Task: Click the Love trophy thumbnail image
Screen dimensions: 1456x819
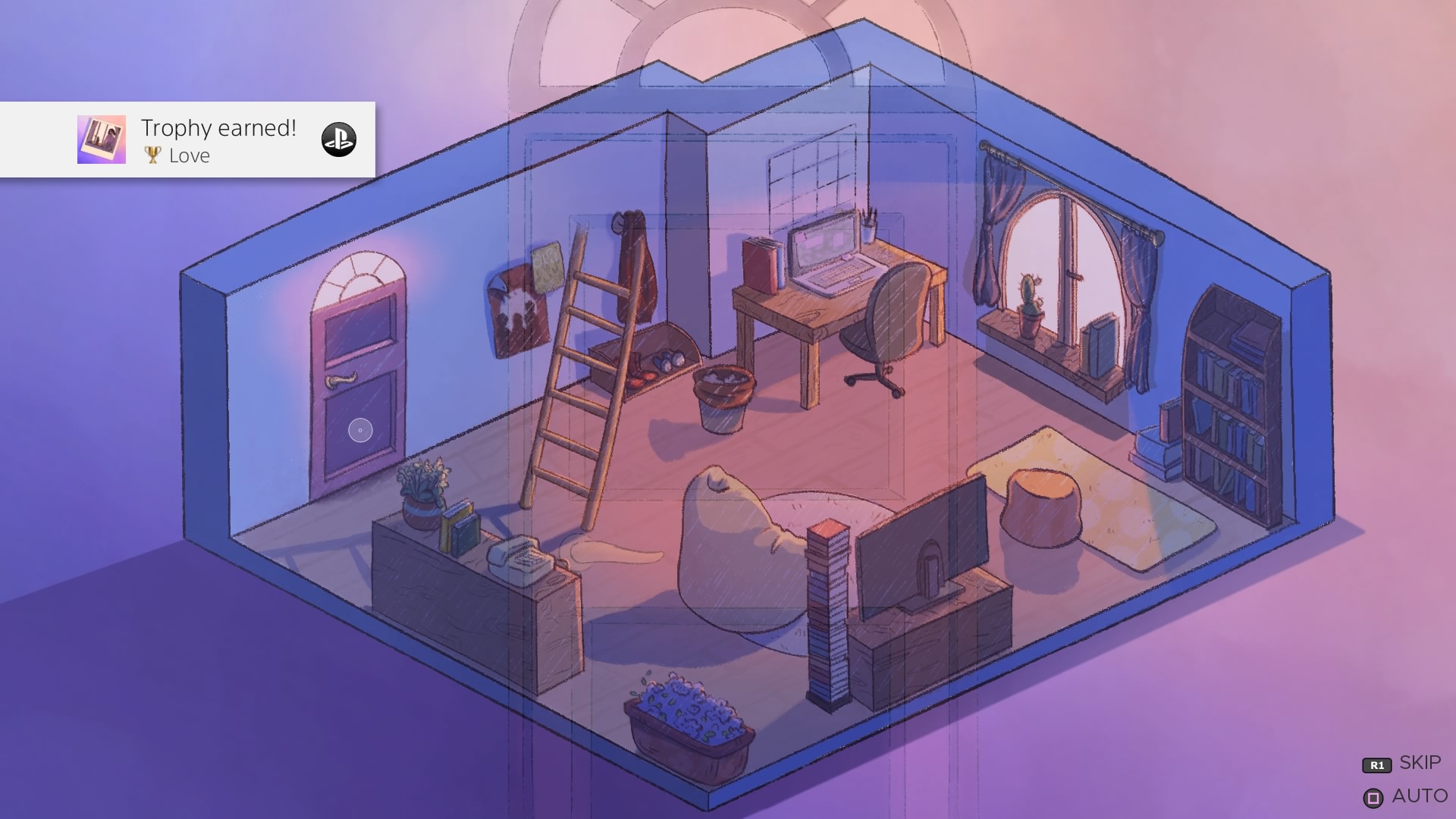Action: 102,140
